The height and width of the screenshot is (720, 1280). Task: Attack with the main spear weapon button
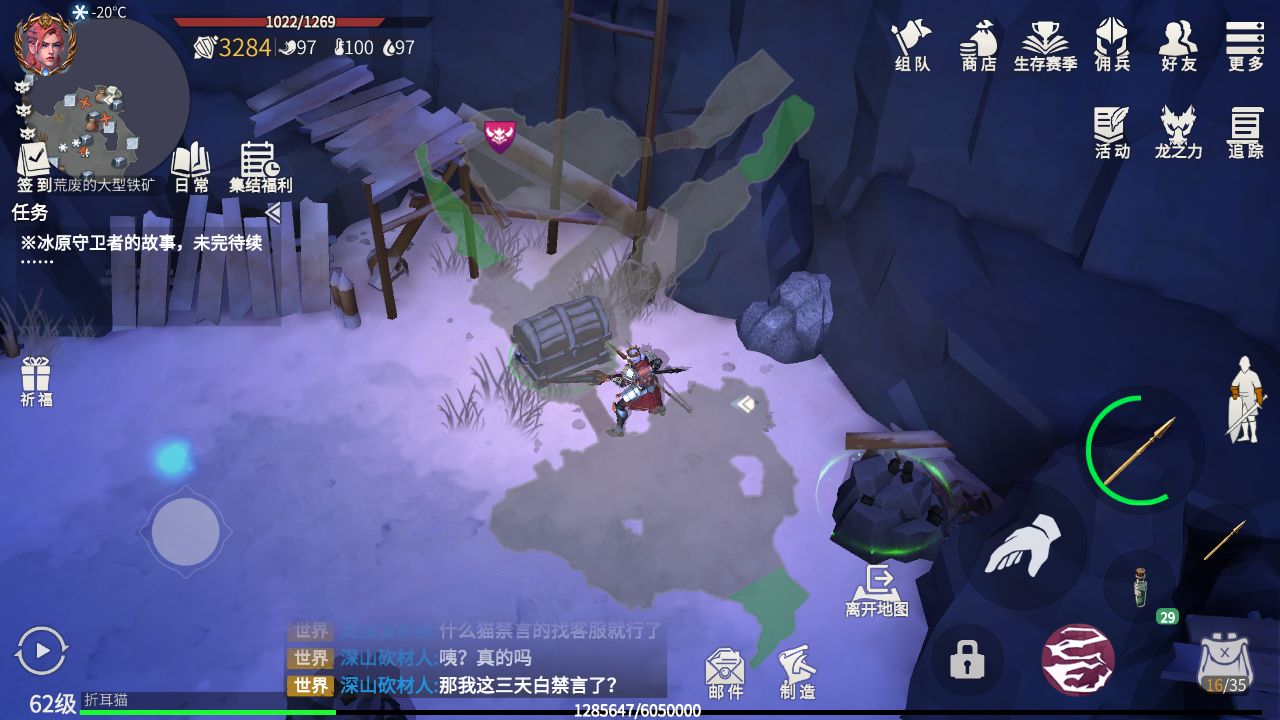tap(1139, 450)
